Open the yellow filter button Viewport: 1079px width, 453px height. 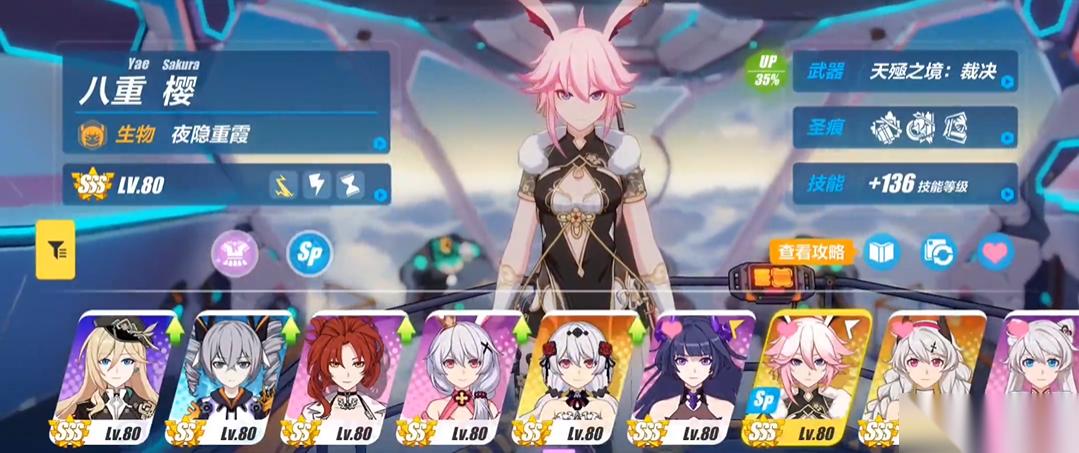pyautogui.click(x=56, y=249)
